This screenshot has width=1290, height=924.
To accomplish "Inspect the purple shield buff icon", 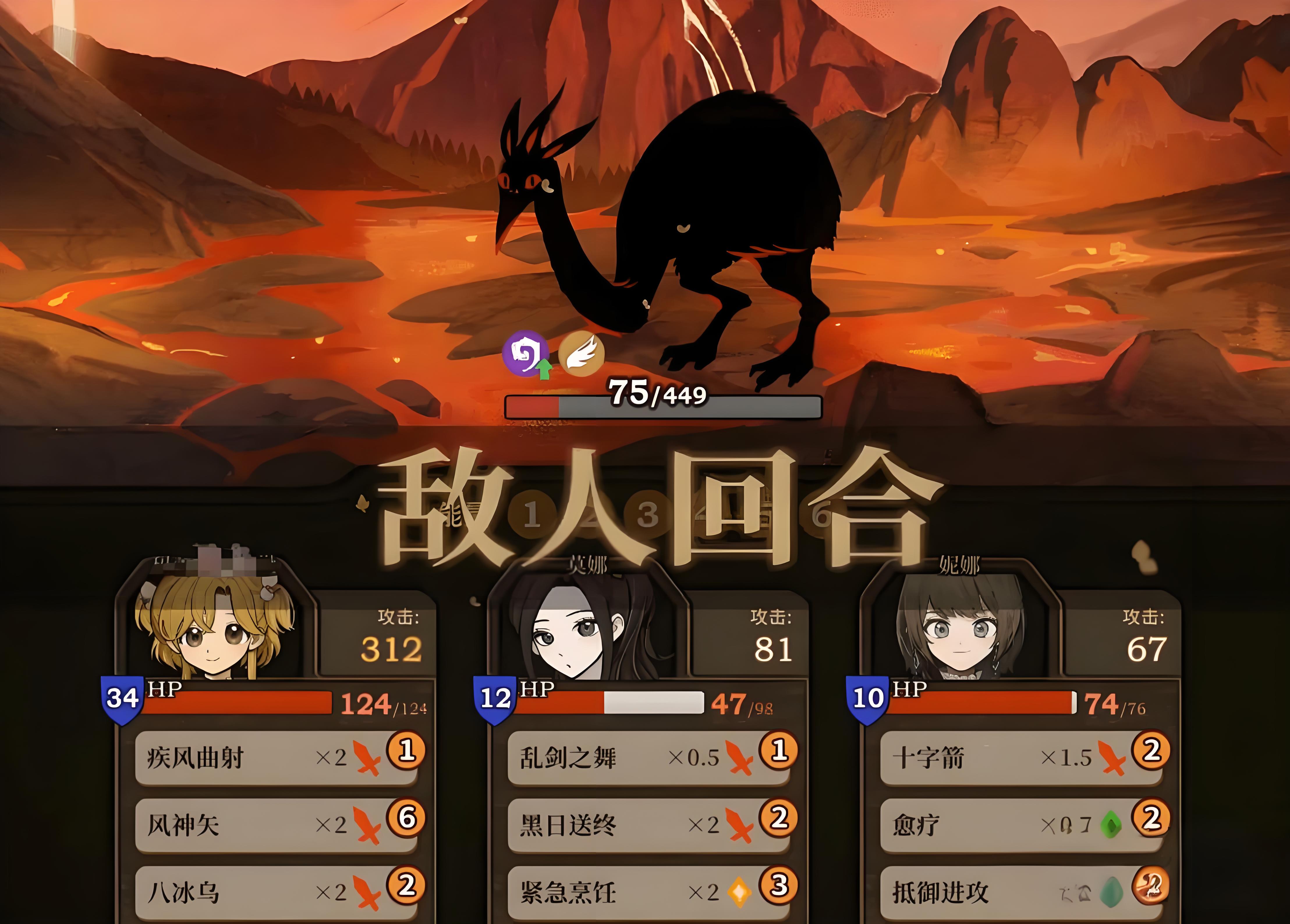I will 526,353.
